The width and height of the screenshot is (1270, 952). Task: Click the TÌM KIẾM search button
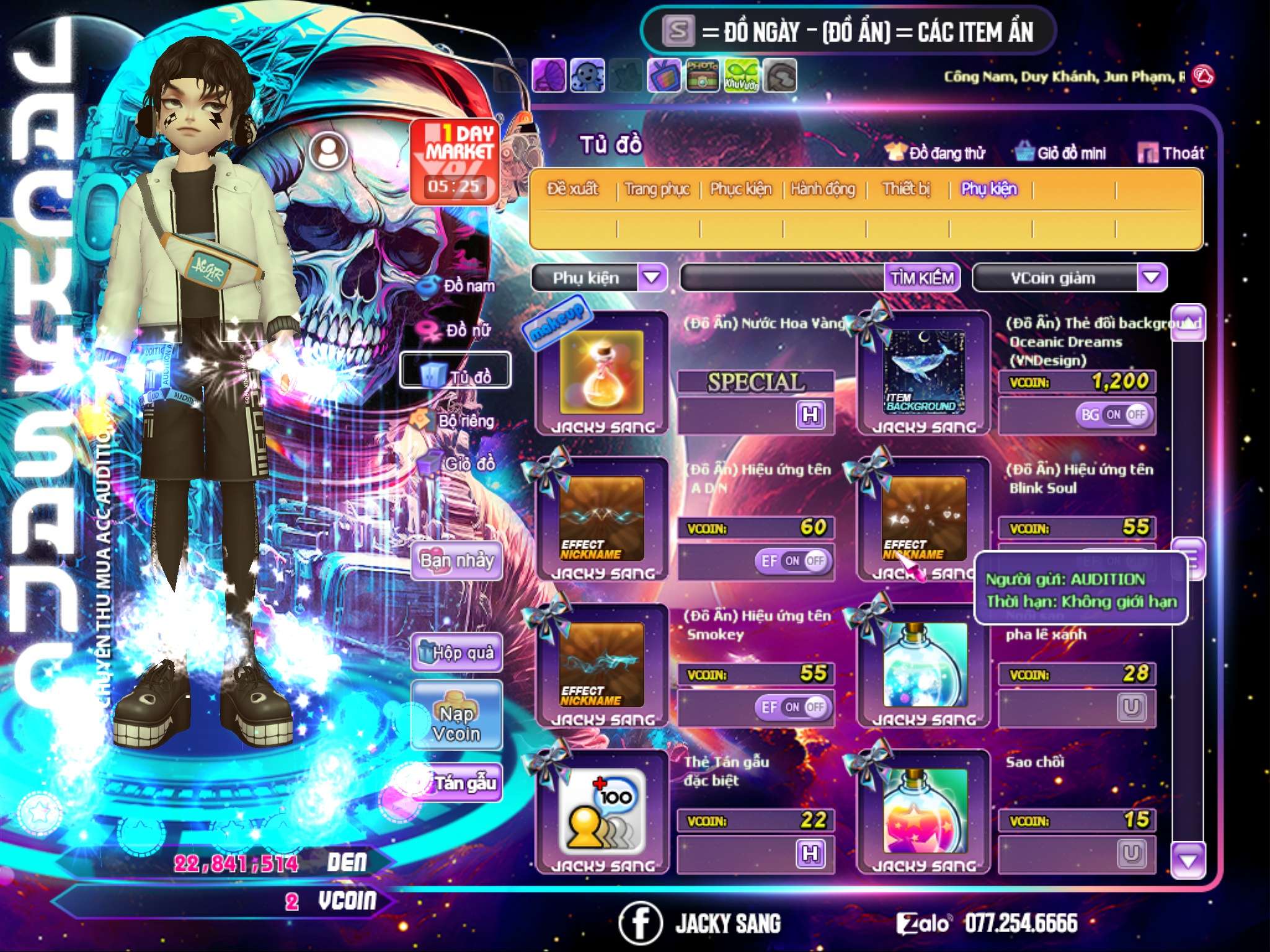click(x=922, y=278)
